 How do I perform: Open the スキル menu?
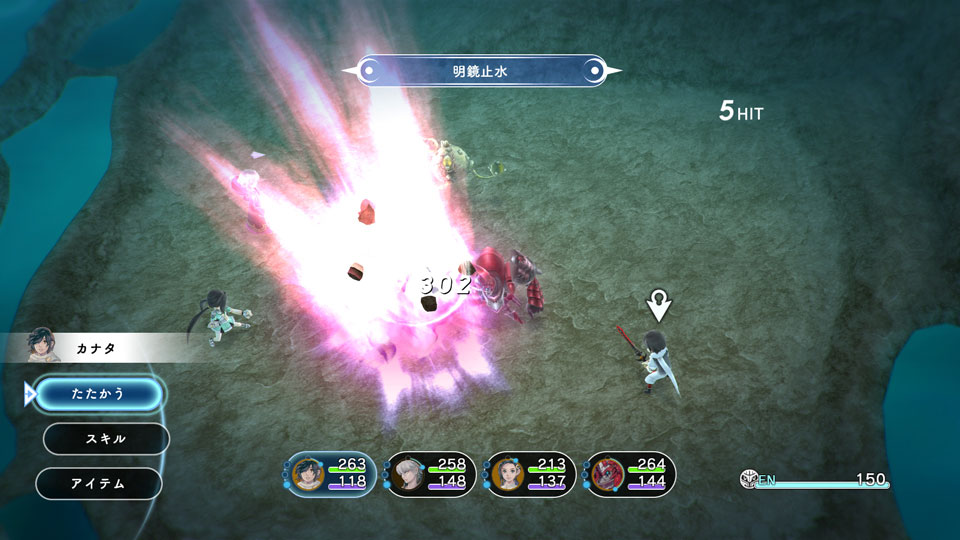point(106,439)
